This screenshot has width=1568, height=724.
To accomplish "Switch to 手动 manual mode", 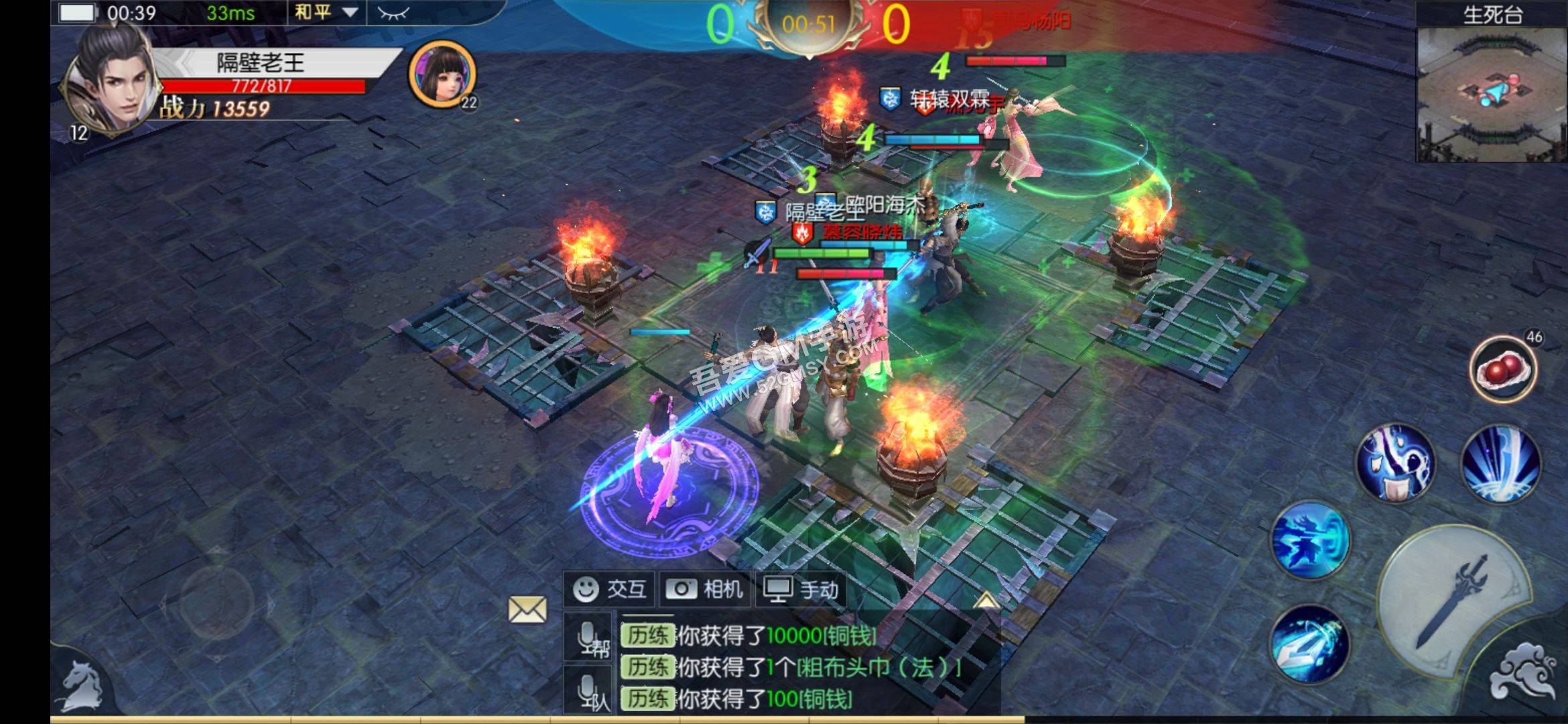I will 801,590.
